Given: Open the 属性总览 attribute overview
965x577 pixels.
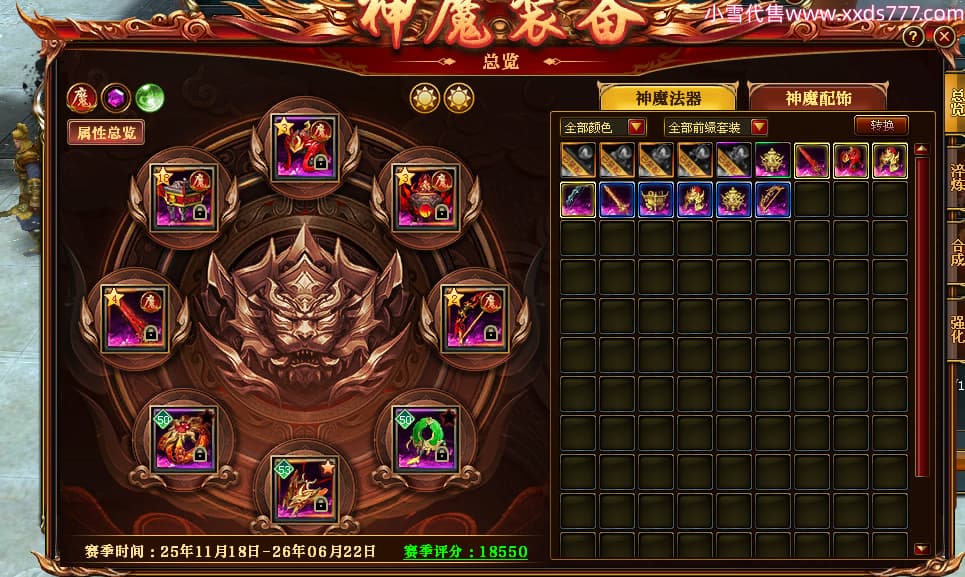Looking at the screenshot, I should click(106, 131).
